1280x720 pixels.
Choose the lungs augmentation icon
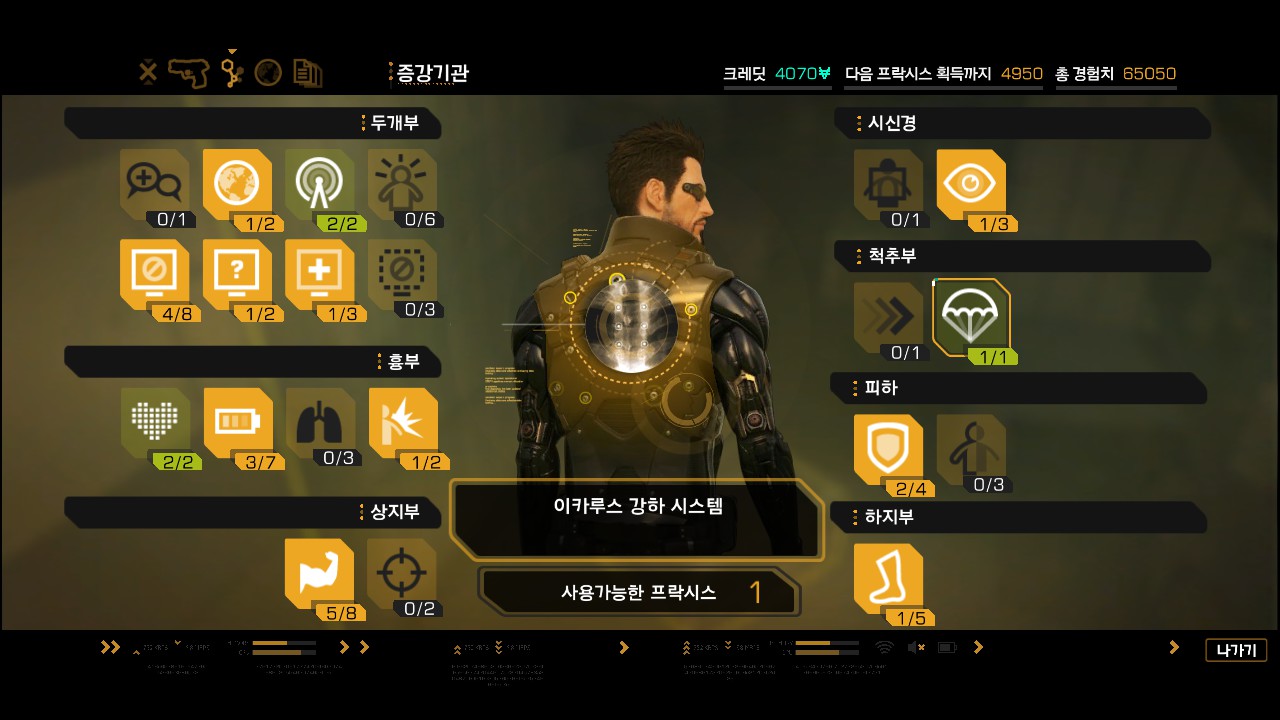click(320, 423)
